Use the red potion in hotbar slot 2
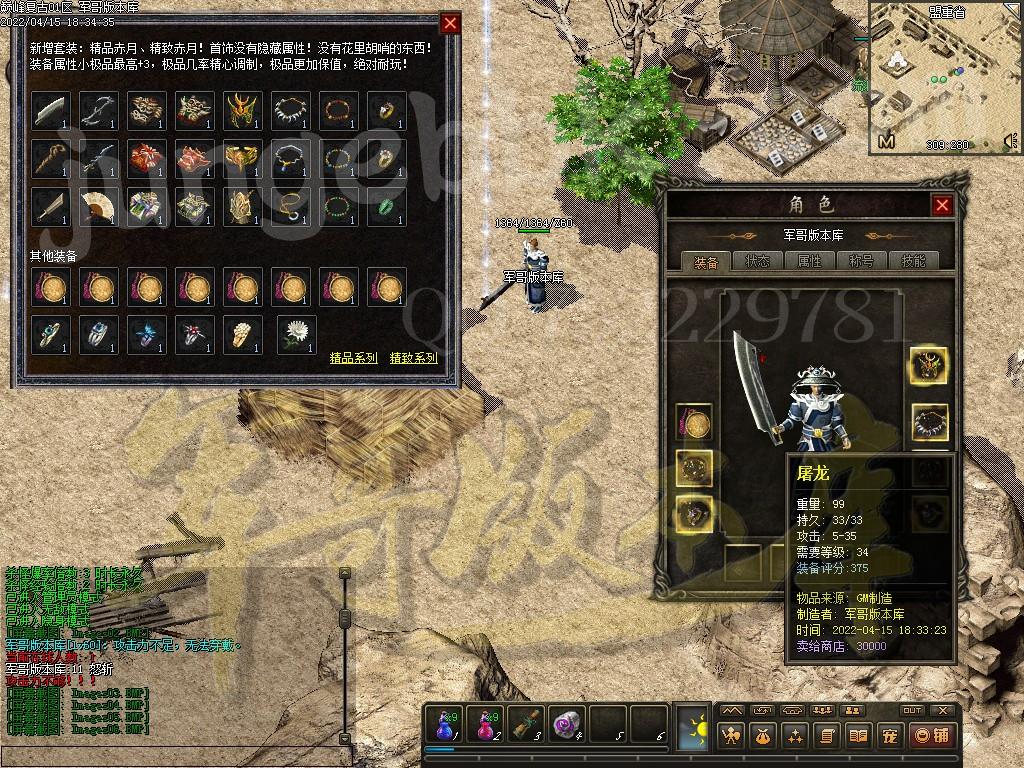The image size is (1024, 768). (x=486, y=724)
